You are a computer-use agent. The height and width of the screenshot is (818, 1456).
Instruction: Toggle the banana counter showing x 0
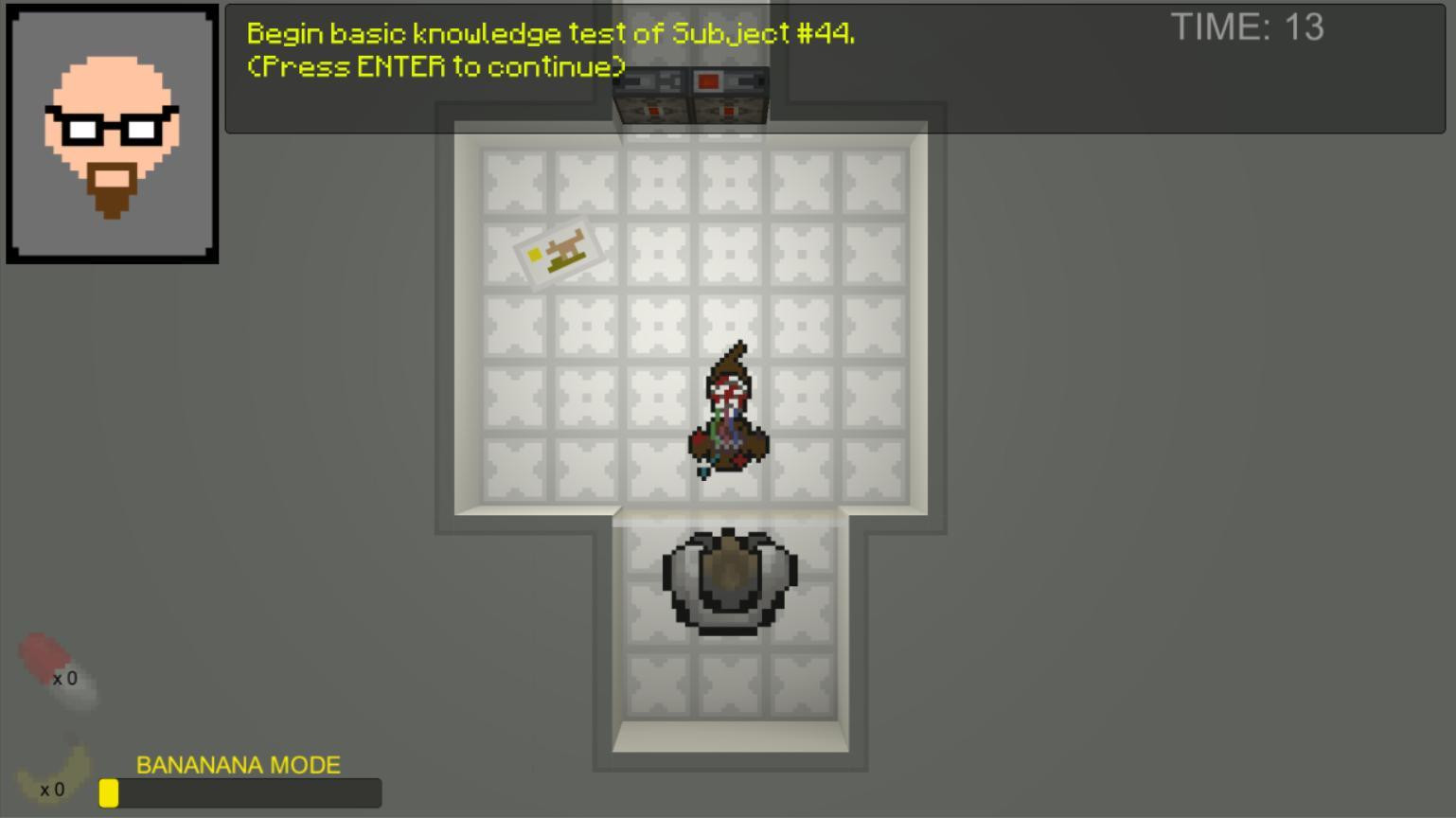[x=53, y=788]
